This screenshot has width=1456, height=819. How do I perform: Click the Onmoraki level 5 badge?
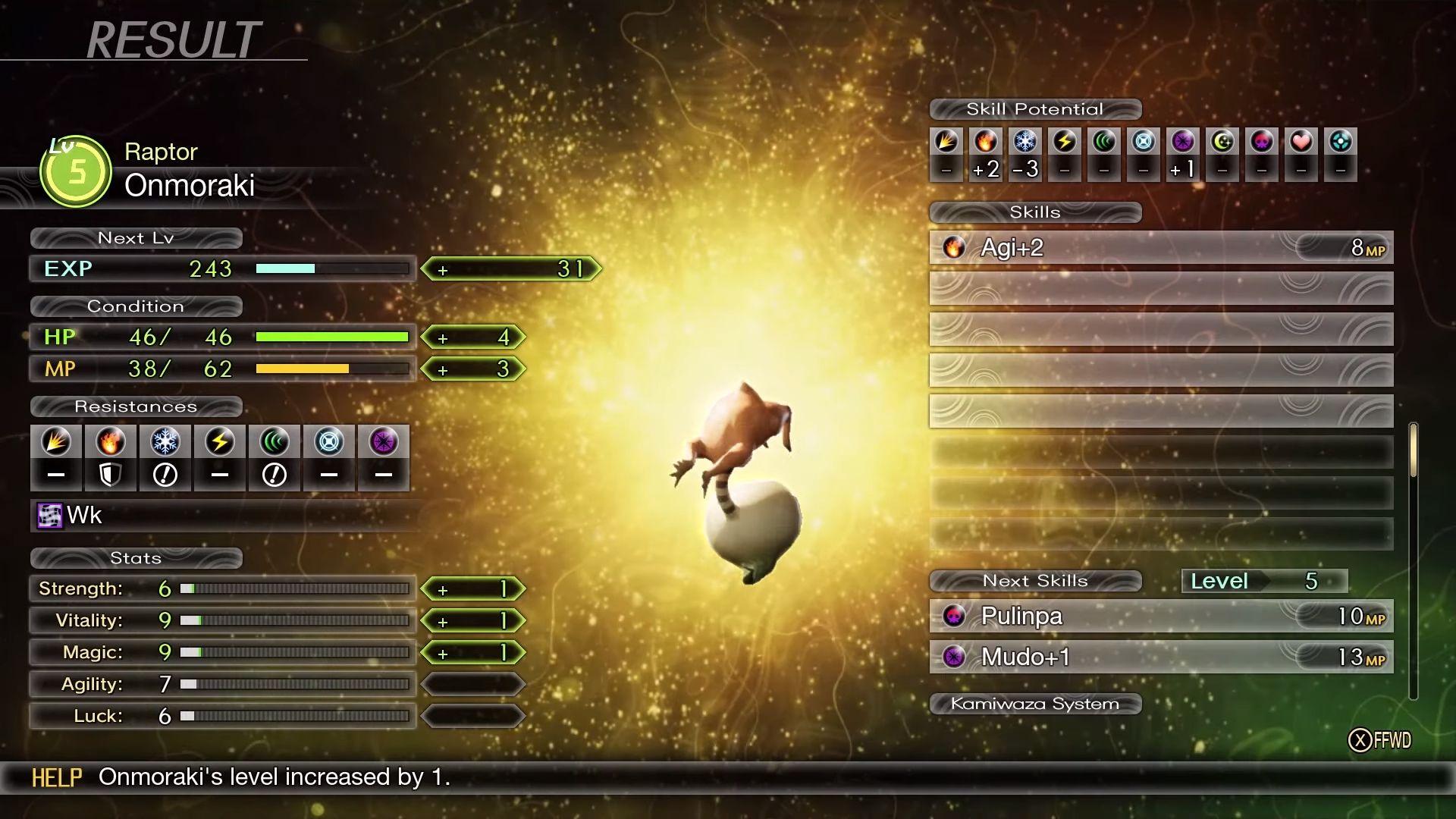pyautogui.click(x=76, y=172)
